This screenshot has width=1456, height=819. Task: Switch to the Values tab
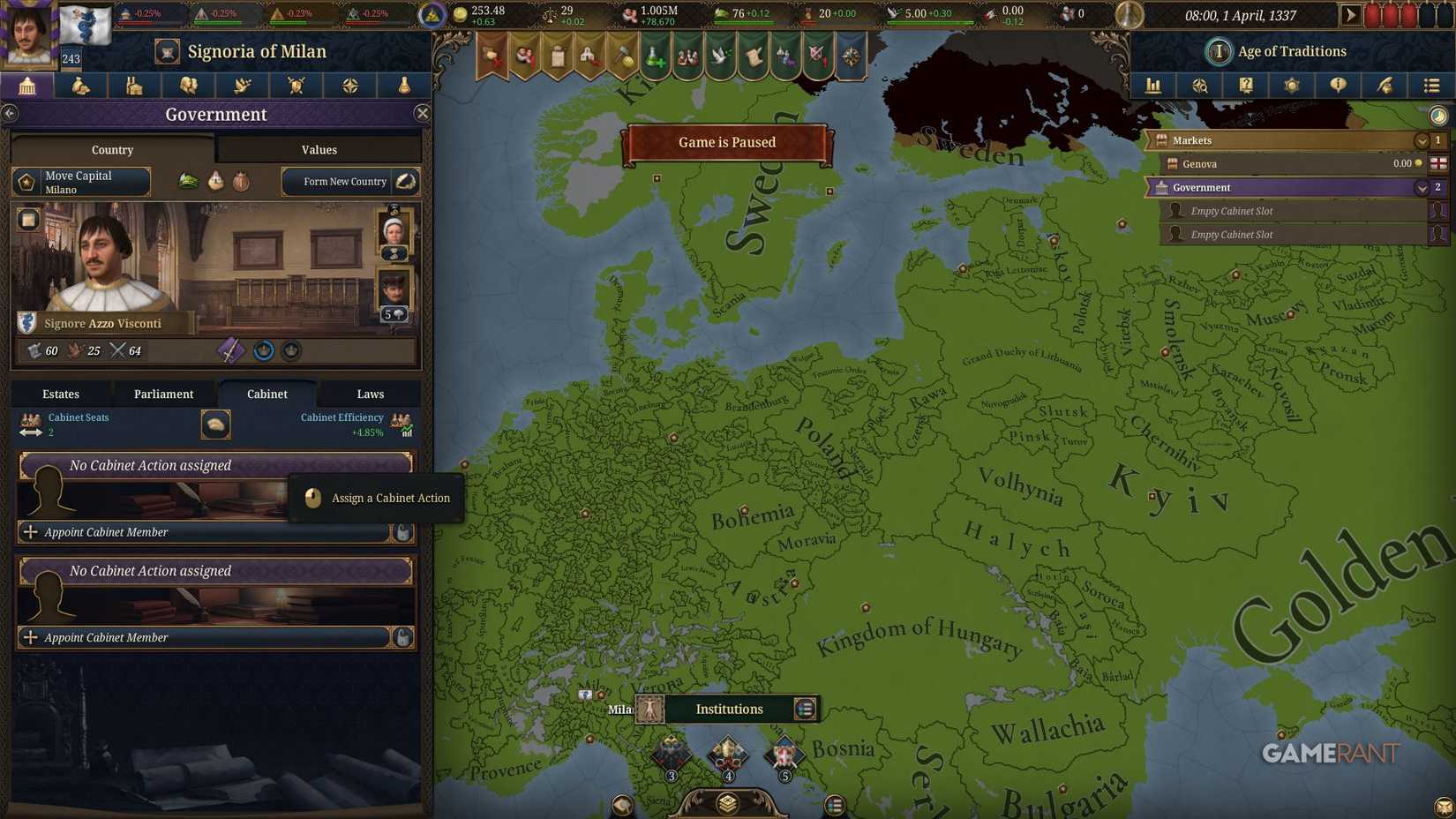coord(319,149)
